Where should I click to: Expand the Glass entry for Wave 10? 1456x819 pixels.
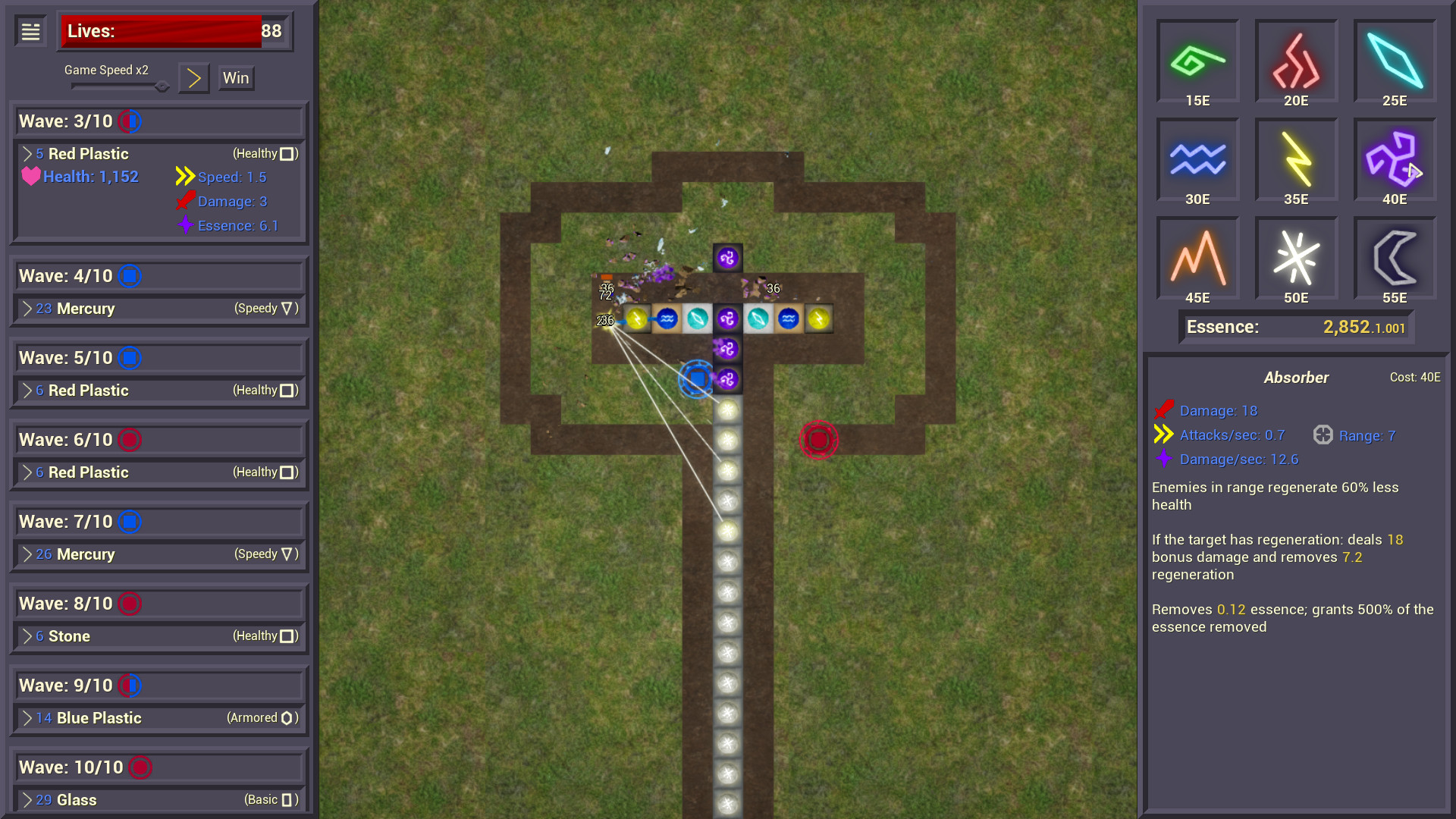28,800
